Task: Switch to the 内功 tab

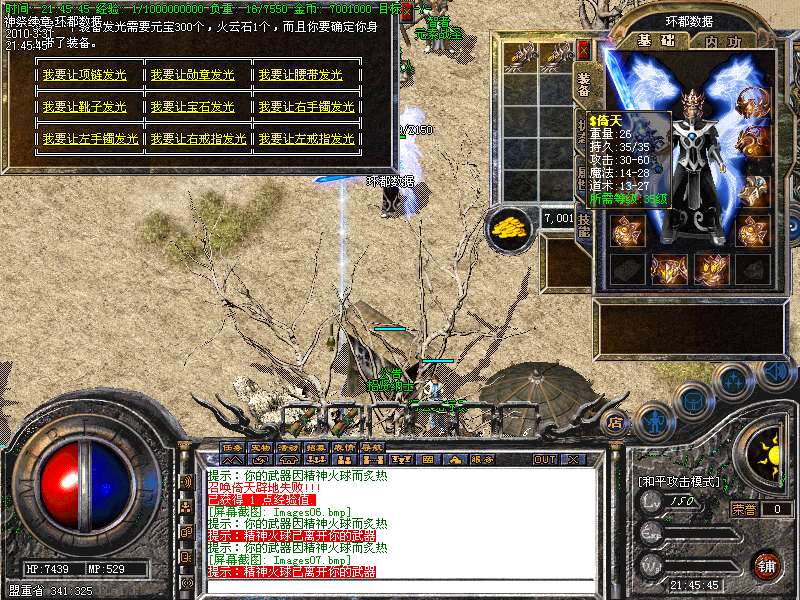Action: point(723,42)
